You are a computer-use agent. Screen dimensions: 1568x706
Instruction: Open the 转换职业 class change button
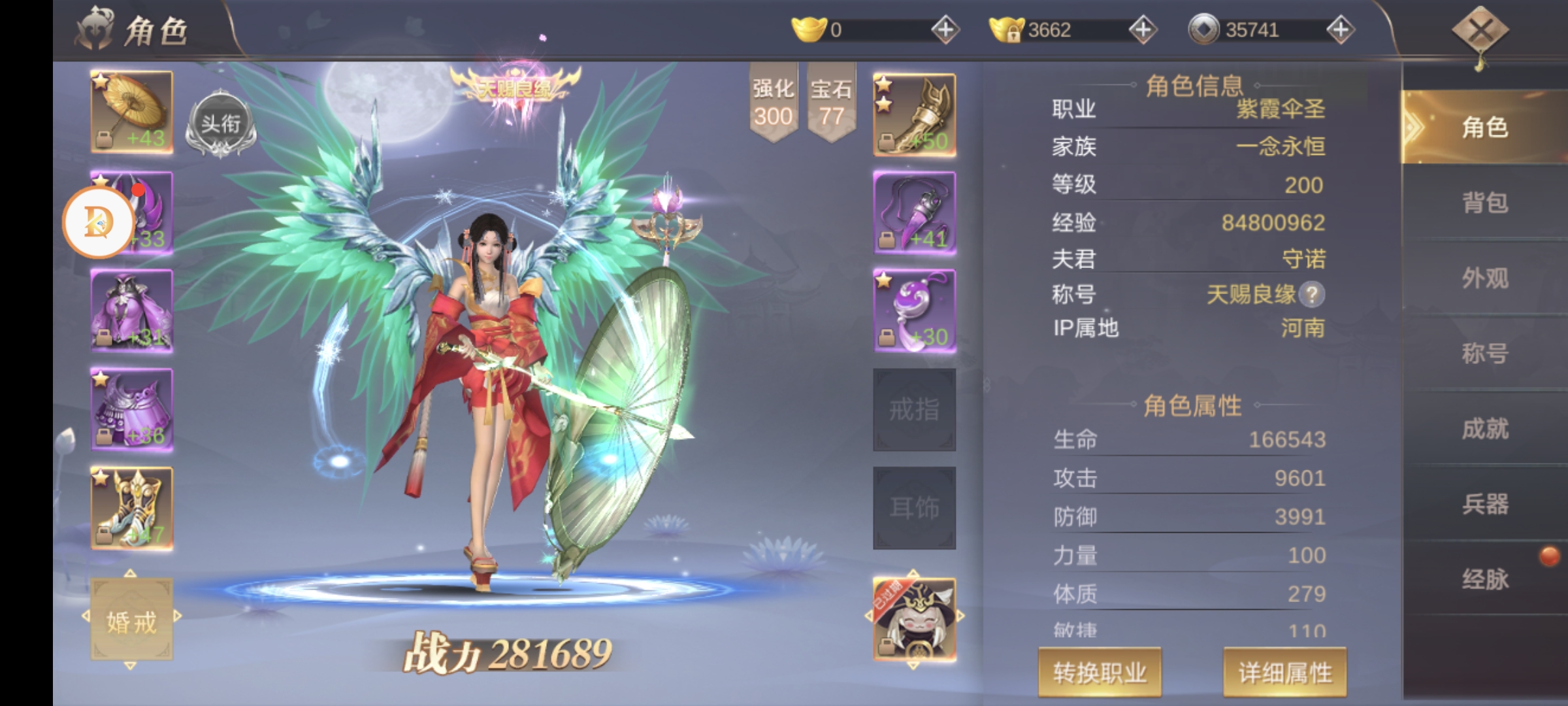click(1100, 672)
